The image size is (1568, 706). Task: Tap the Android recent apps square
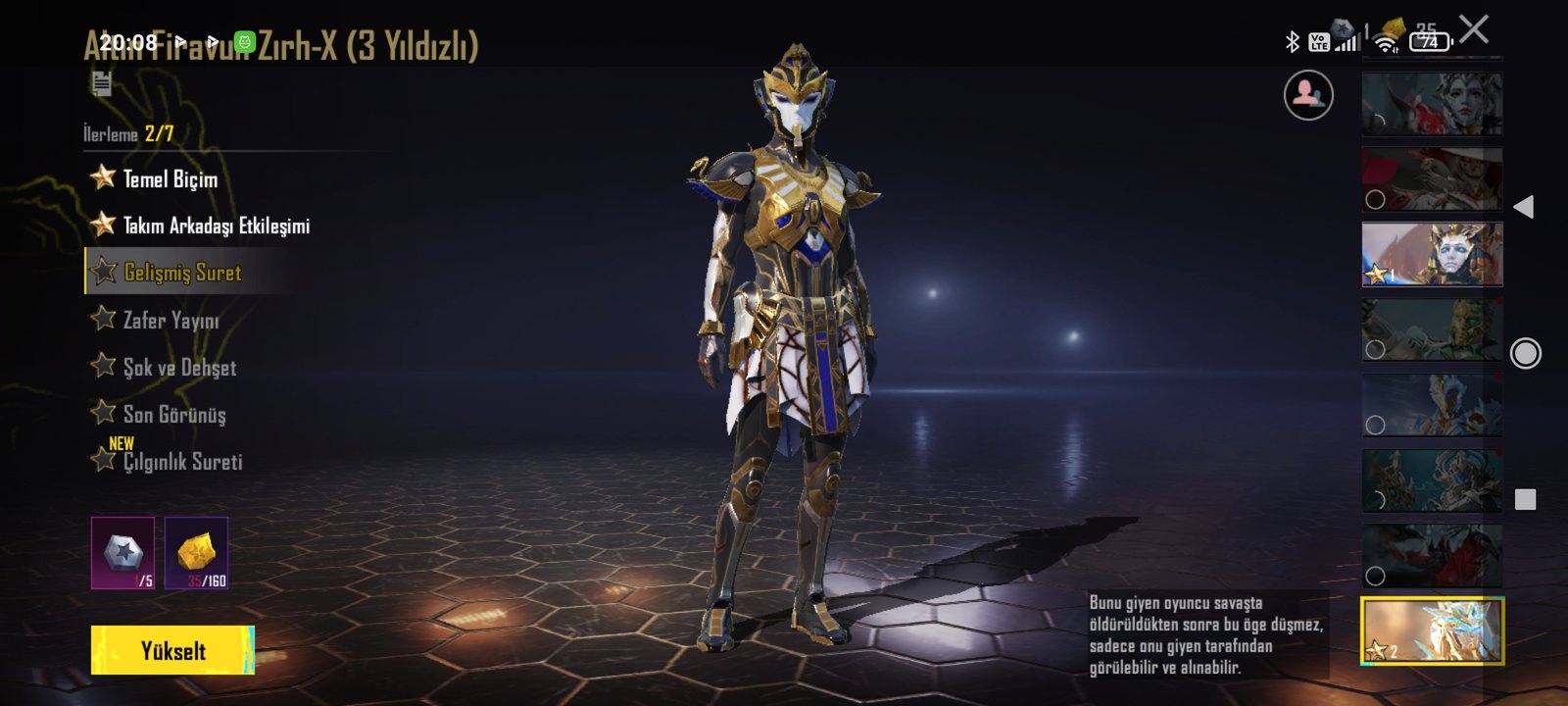coord(1525,500)
